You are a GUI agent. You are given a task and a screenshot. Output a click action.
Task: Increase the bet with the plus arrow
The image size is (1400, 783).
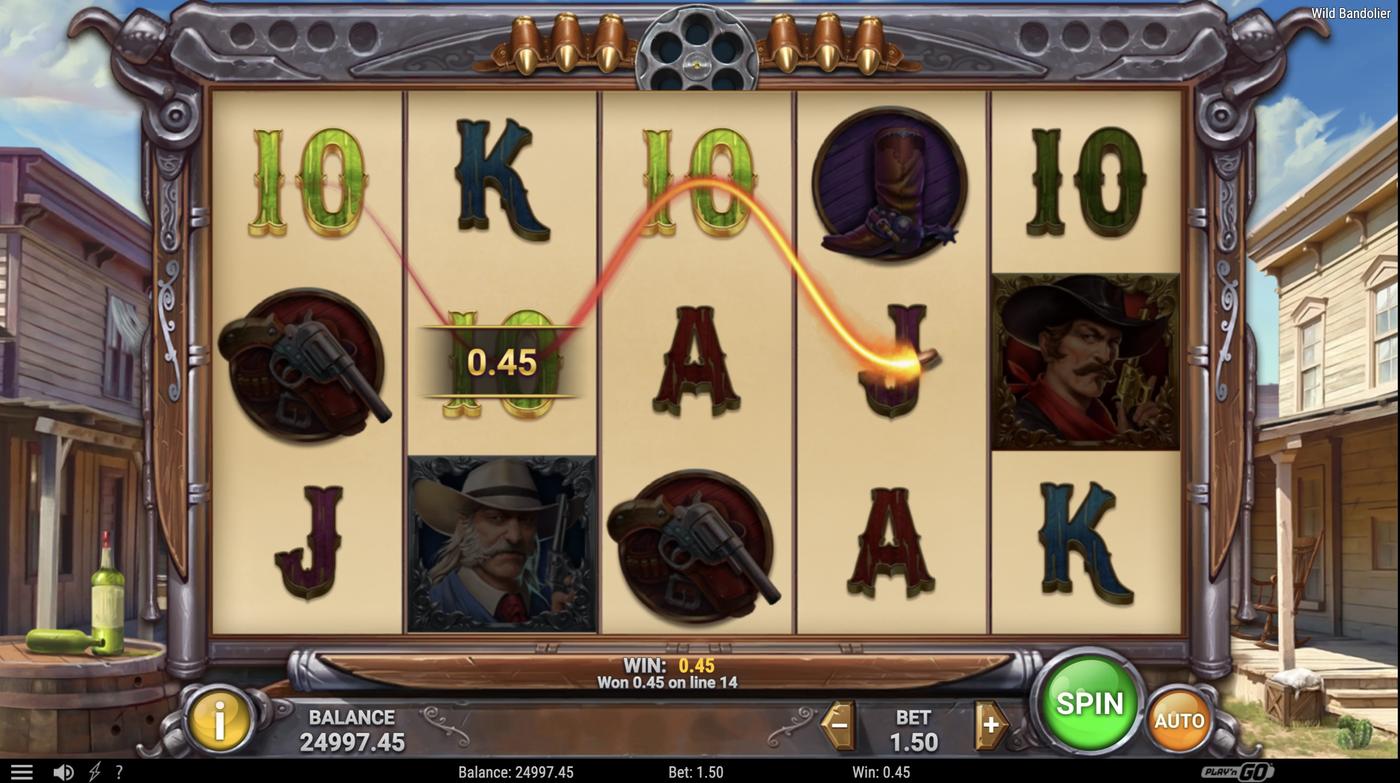[989, 722]
